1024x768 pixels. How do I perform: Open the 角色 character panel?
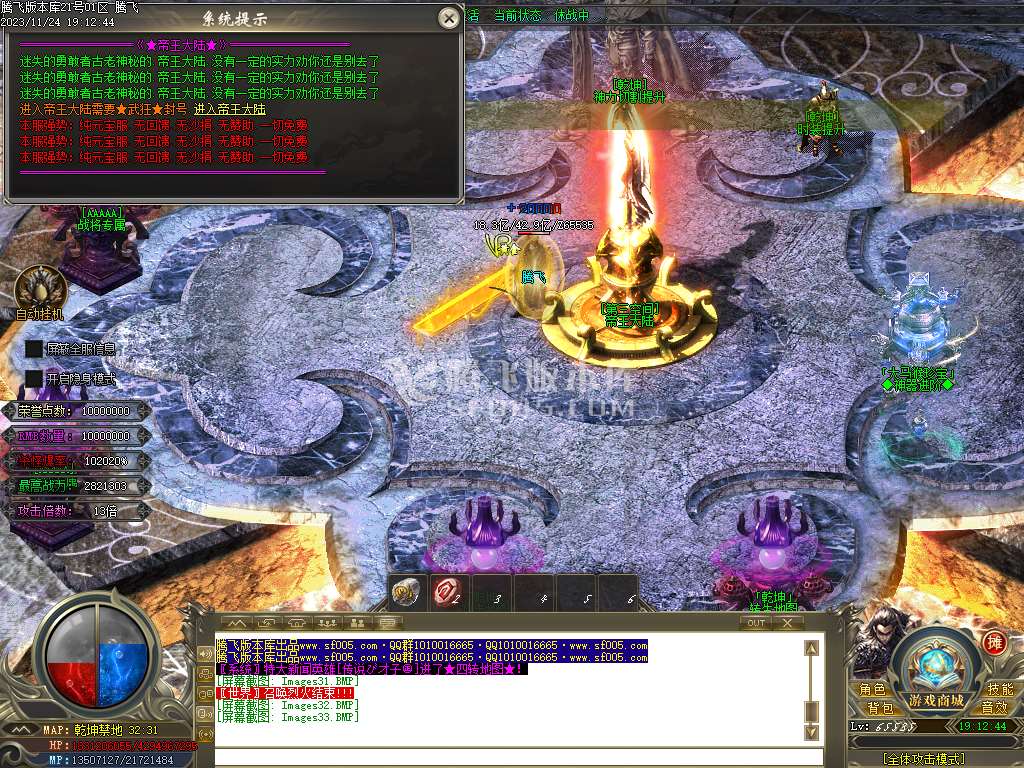[x=872, y=690]
